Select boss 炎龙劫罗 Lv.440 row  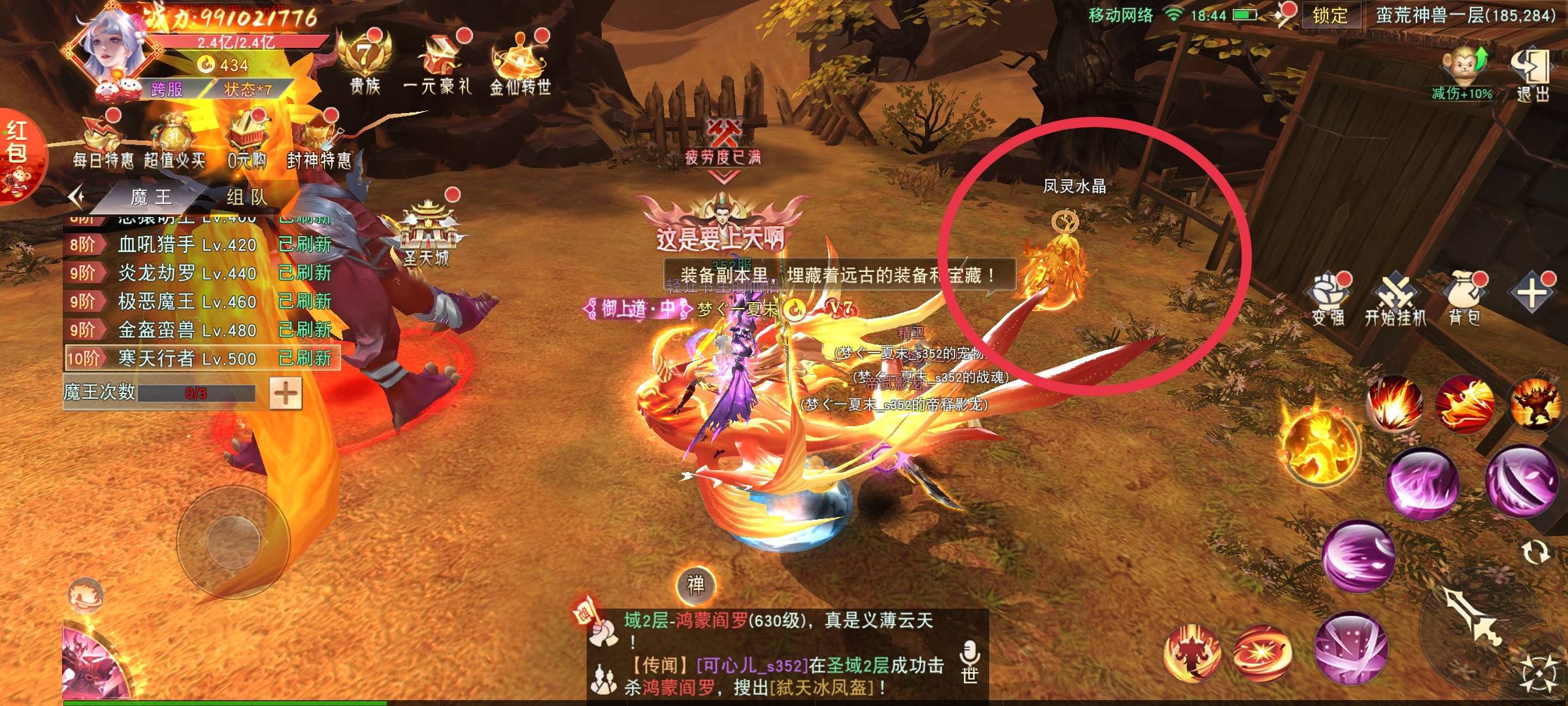203,273
